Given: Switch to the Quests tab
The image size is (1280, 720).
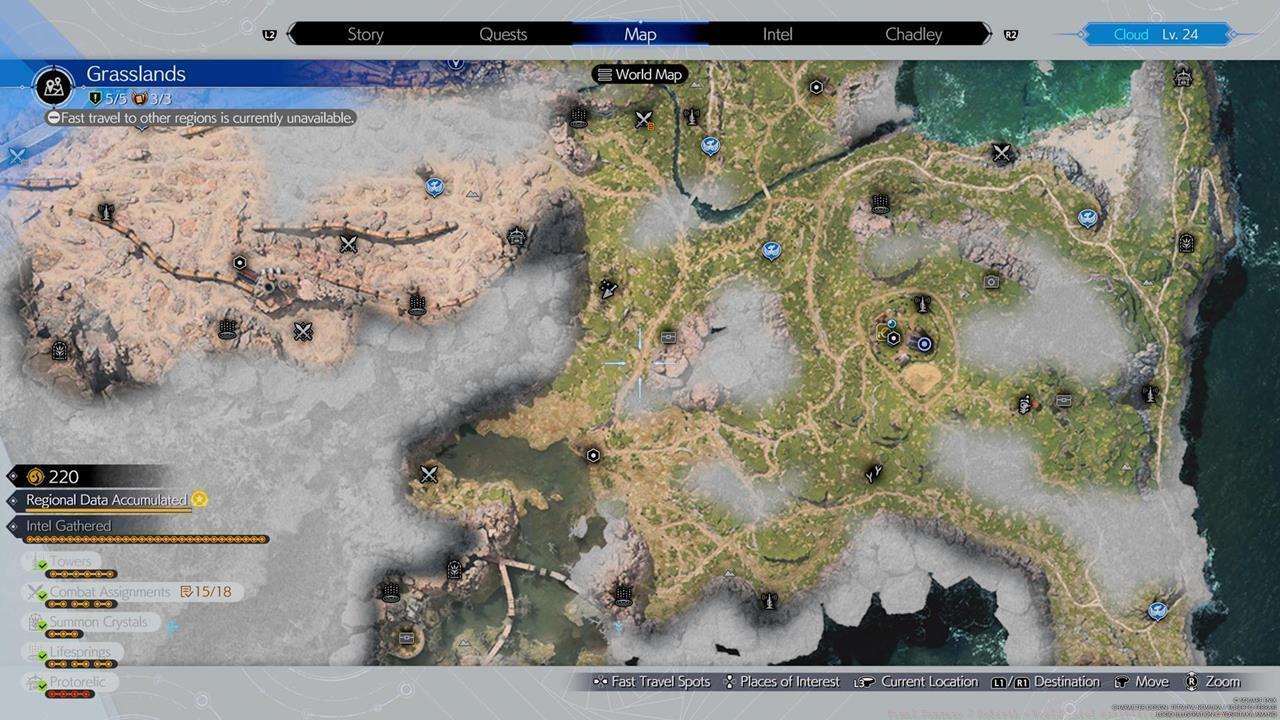Looking at the screenshot, I should [x=503, y=33].
